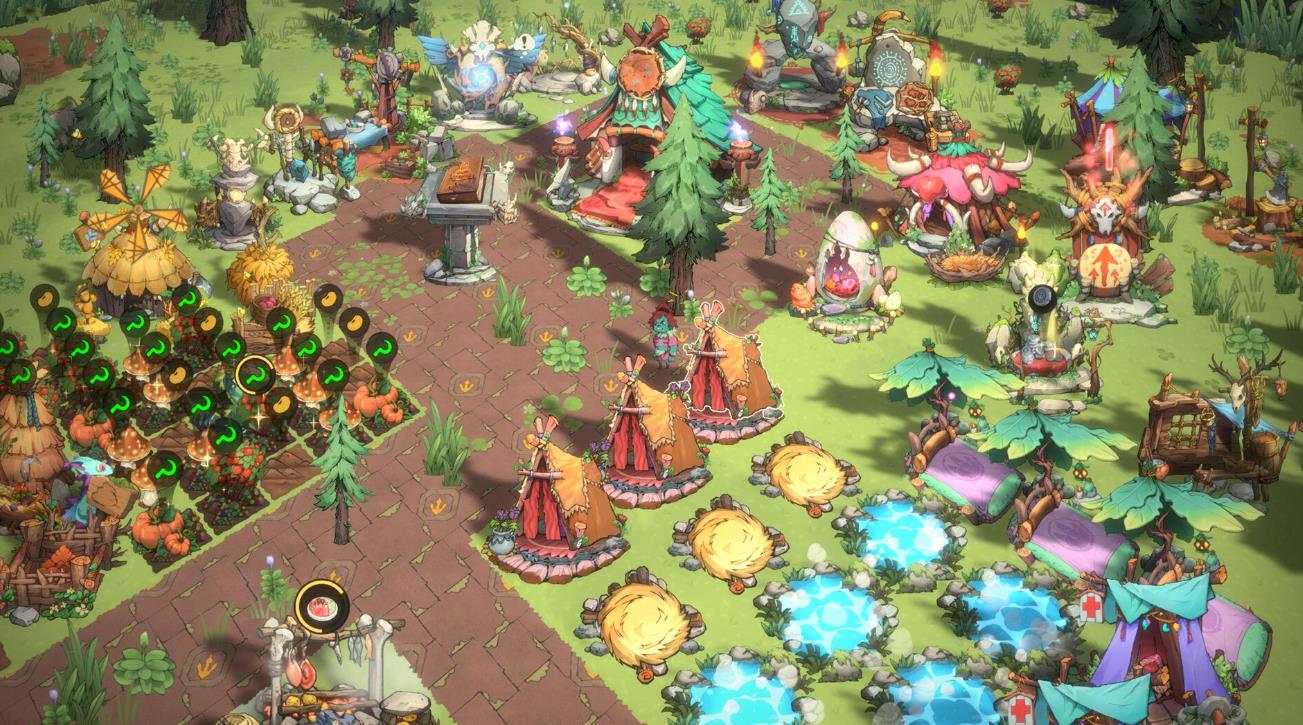Open the dark round marker above the stone workshop

[x=1043, y=298]
